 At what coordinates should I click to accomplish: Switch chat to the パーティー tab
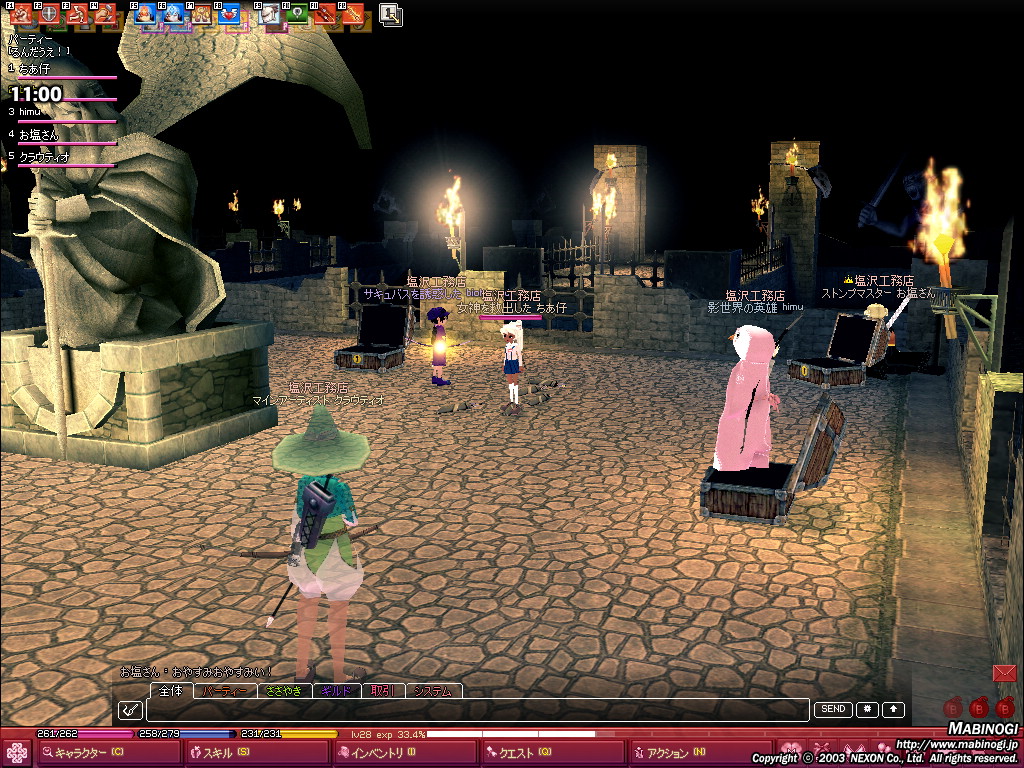click(225, 691)
